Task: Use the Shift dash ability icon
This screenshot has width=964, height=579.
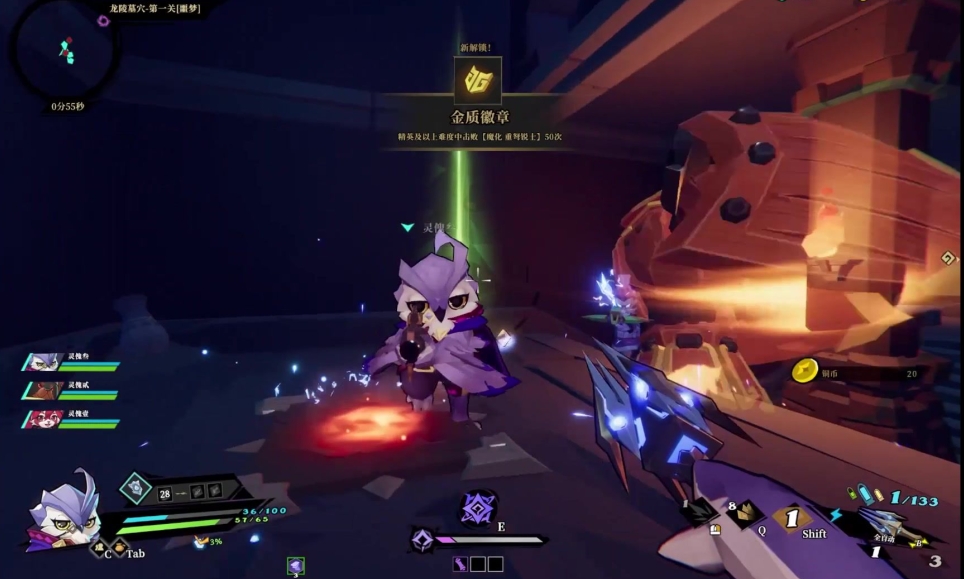Action: point(792,519)
